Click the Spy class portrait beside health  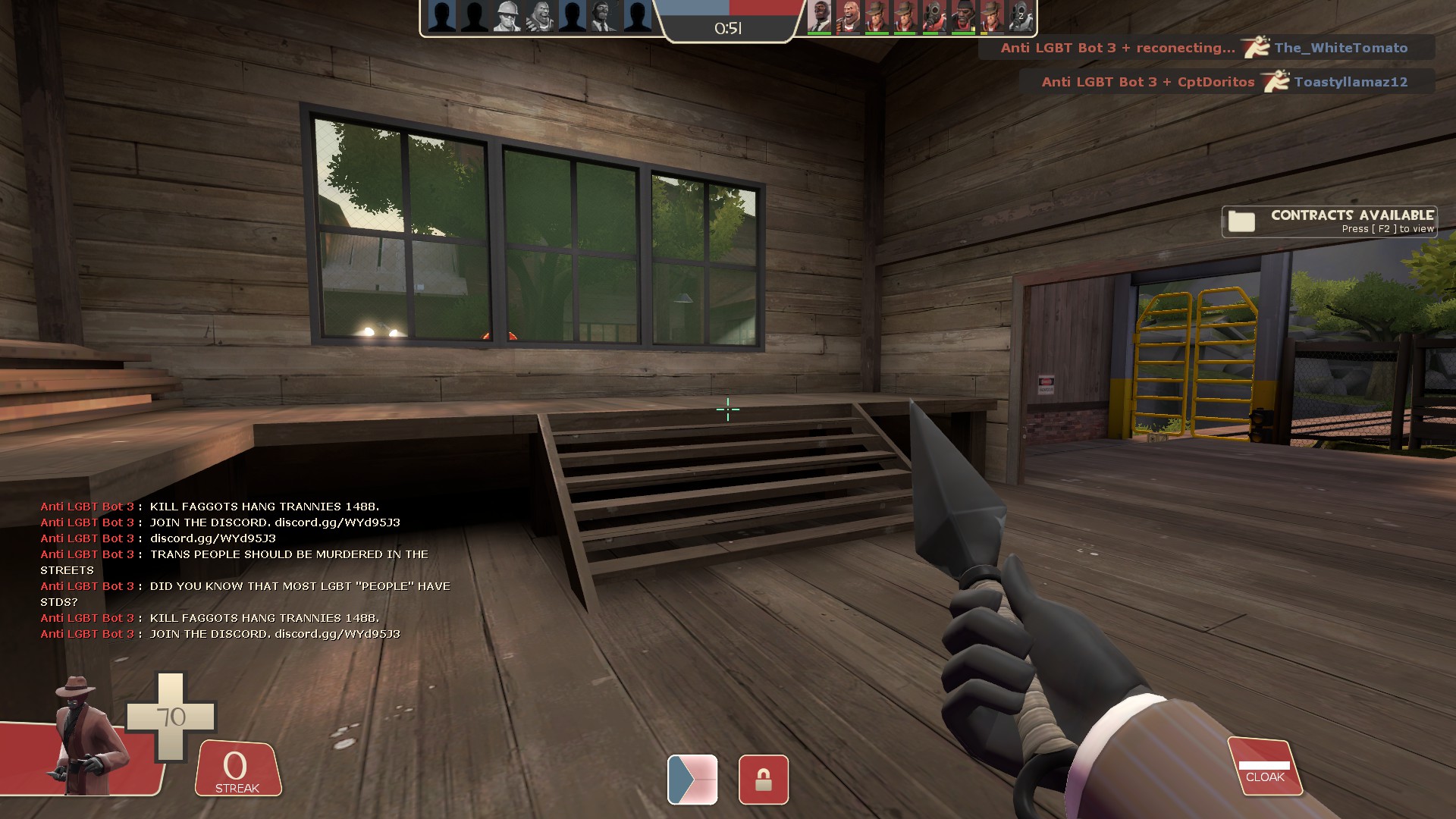pyautogui.click(x=86, y=736)
